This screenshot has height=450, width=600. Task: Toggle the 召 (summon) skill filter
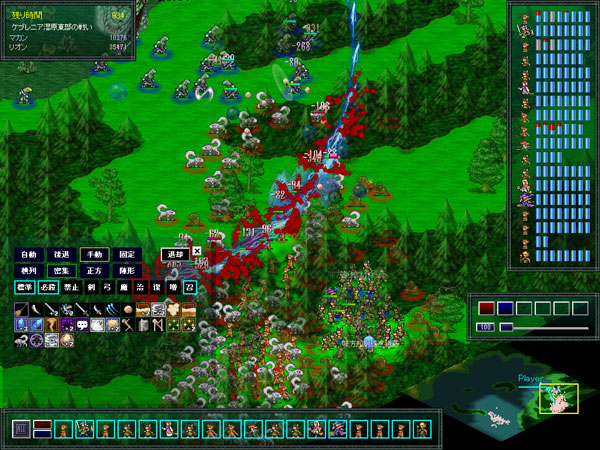click(189, 288)
